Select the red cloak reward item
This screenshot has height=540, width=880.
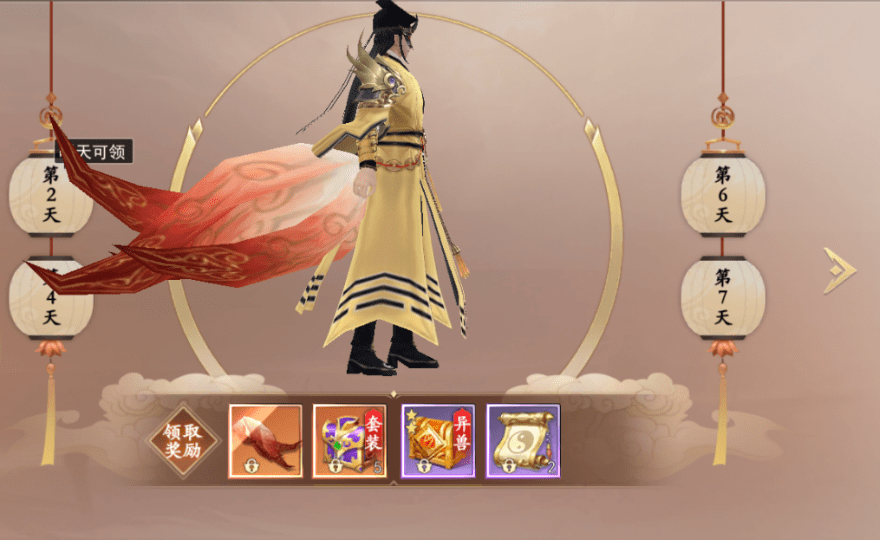(x=265, y=441)
